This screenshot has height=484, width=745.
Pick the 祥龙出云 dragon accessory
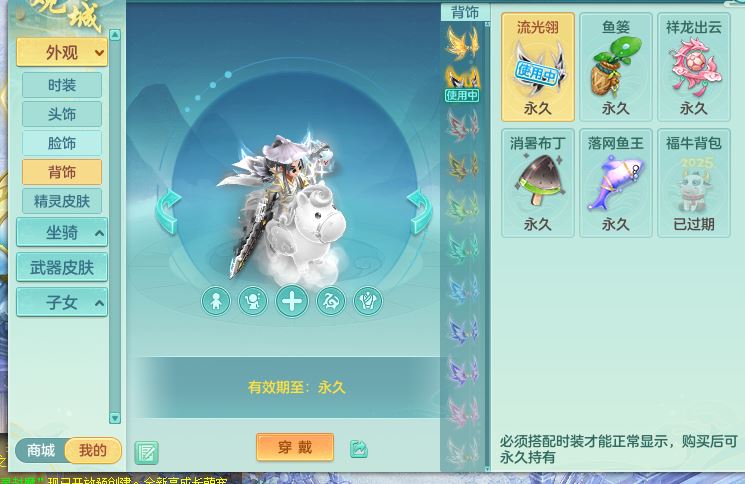[694, 67]
